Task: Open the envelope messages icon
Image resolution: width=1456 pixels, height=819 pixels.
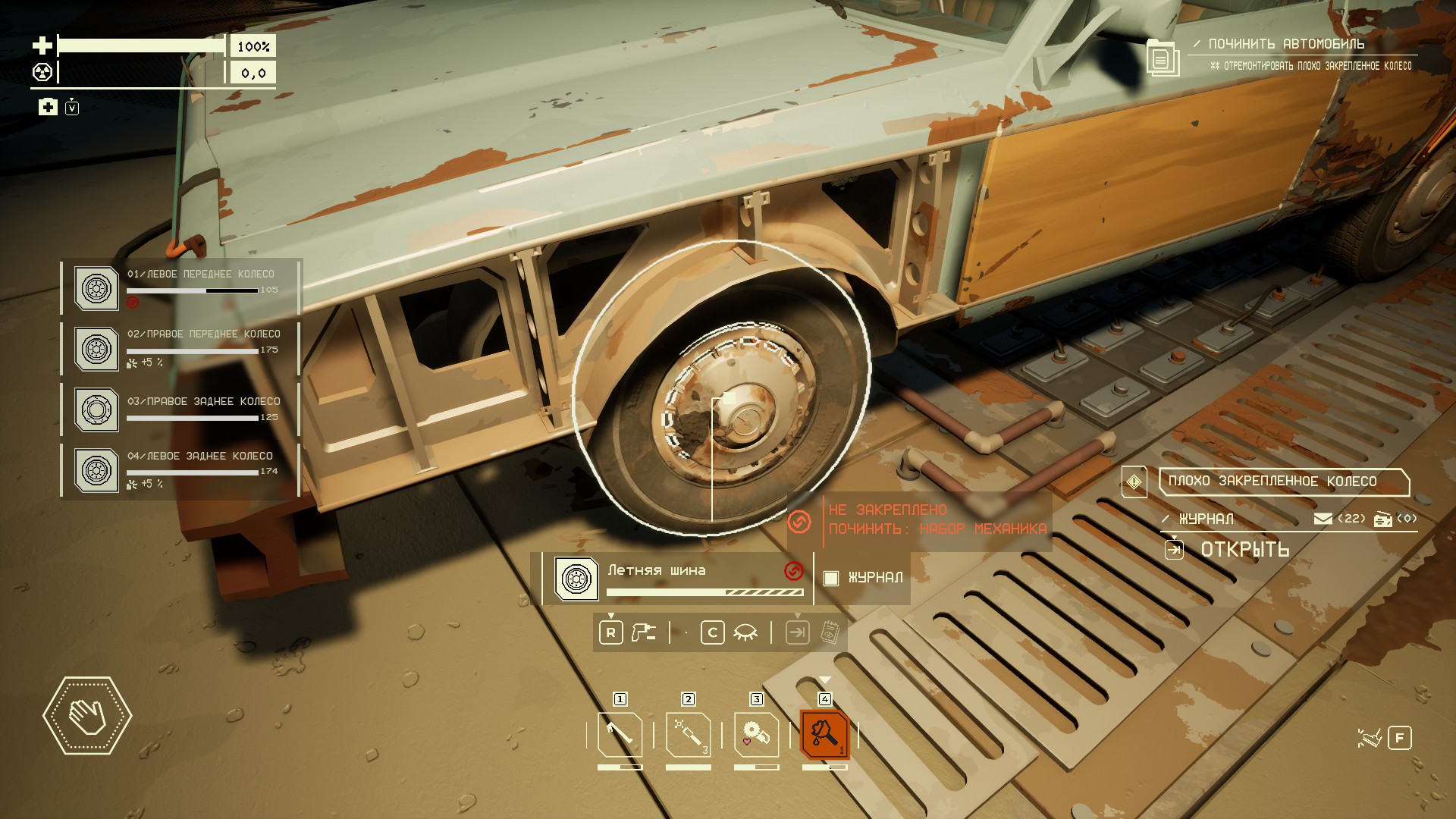Action: pos(1323,519)
